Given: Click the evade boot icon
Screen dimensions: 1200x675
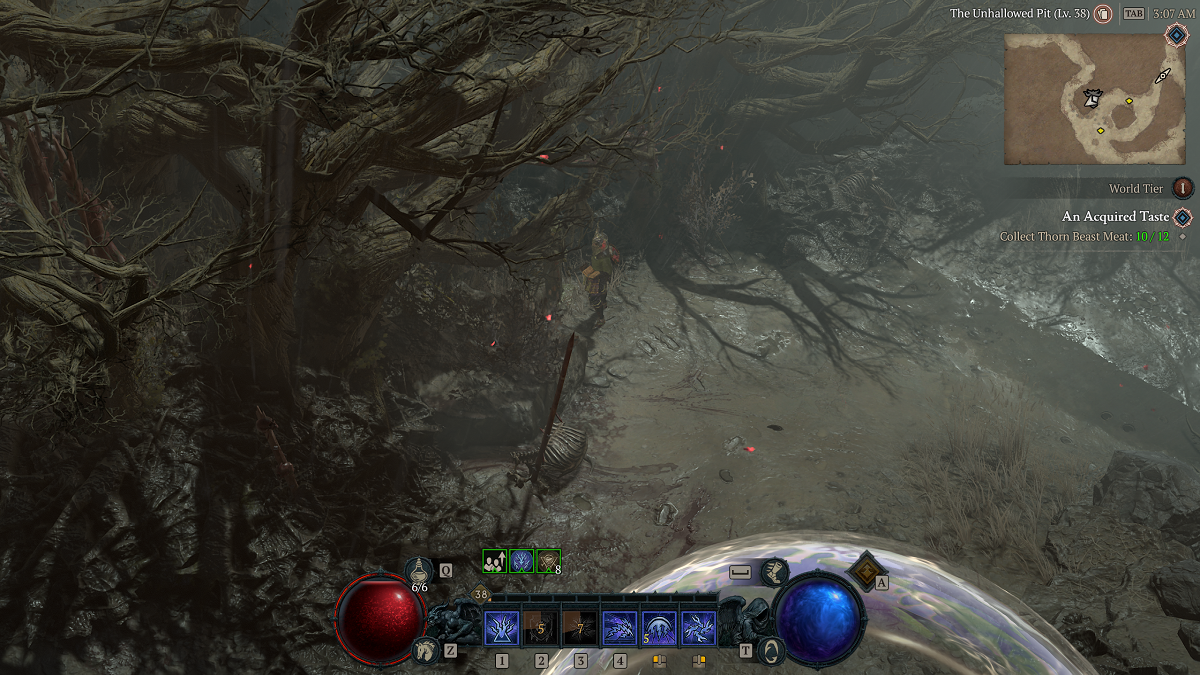Looking at the screenshot, I should [773, 572].
